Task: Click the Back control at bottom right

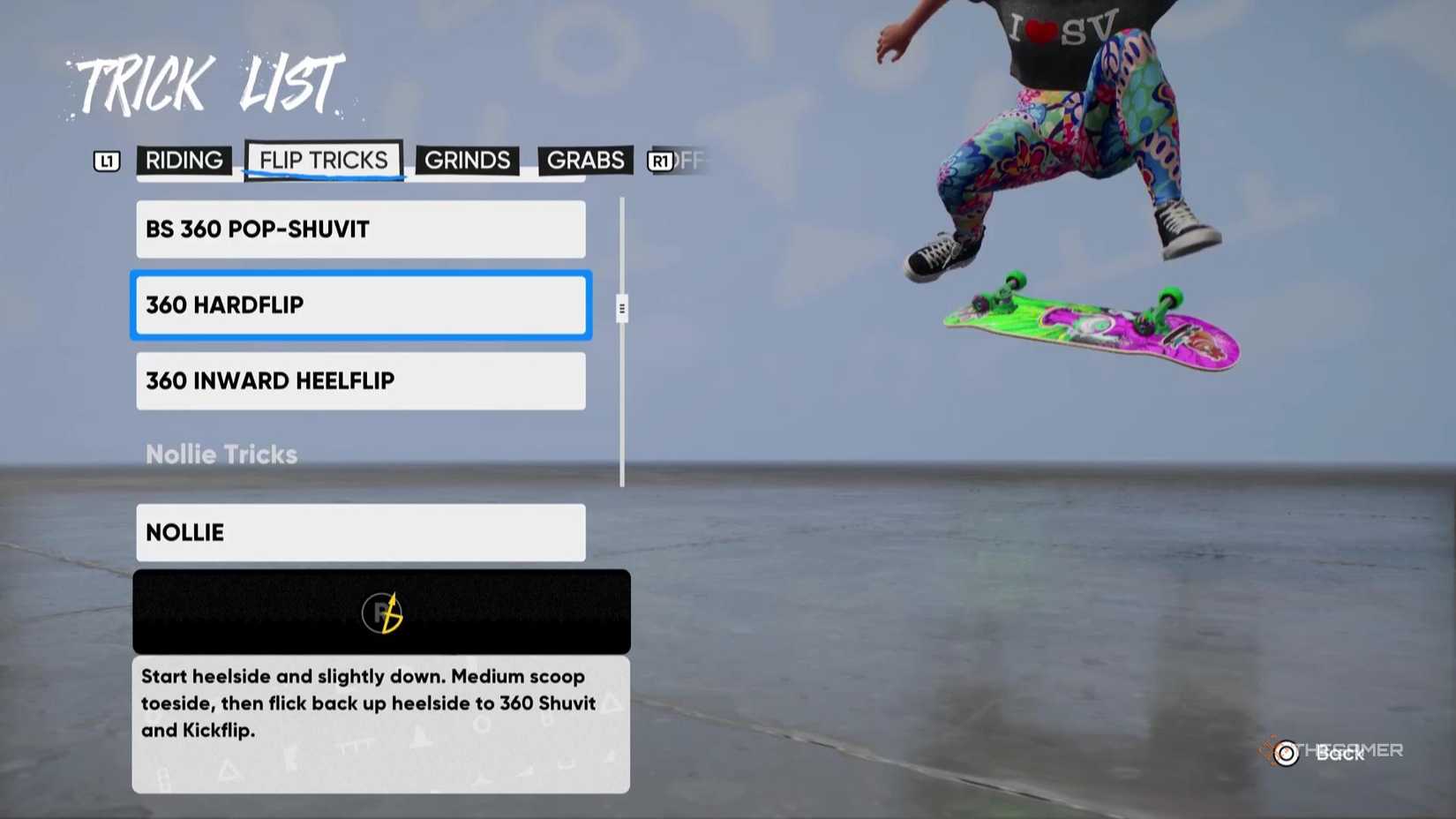Action: [x=1338, y=755]
